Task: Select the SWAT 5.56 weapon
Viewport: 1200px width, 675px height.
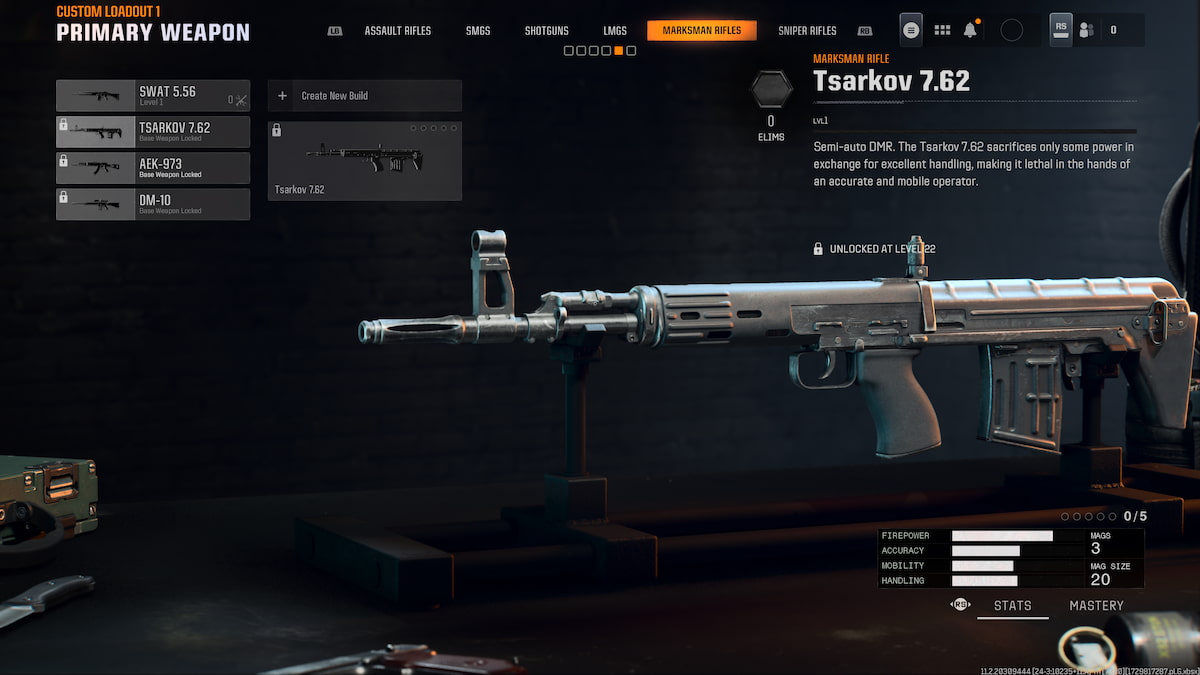Action: pyautogui.click(x=153, y=96)
